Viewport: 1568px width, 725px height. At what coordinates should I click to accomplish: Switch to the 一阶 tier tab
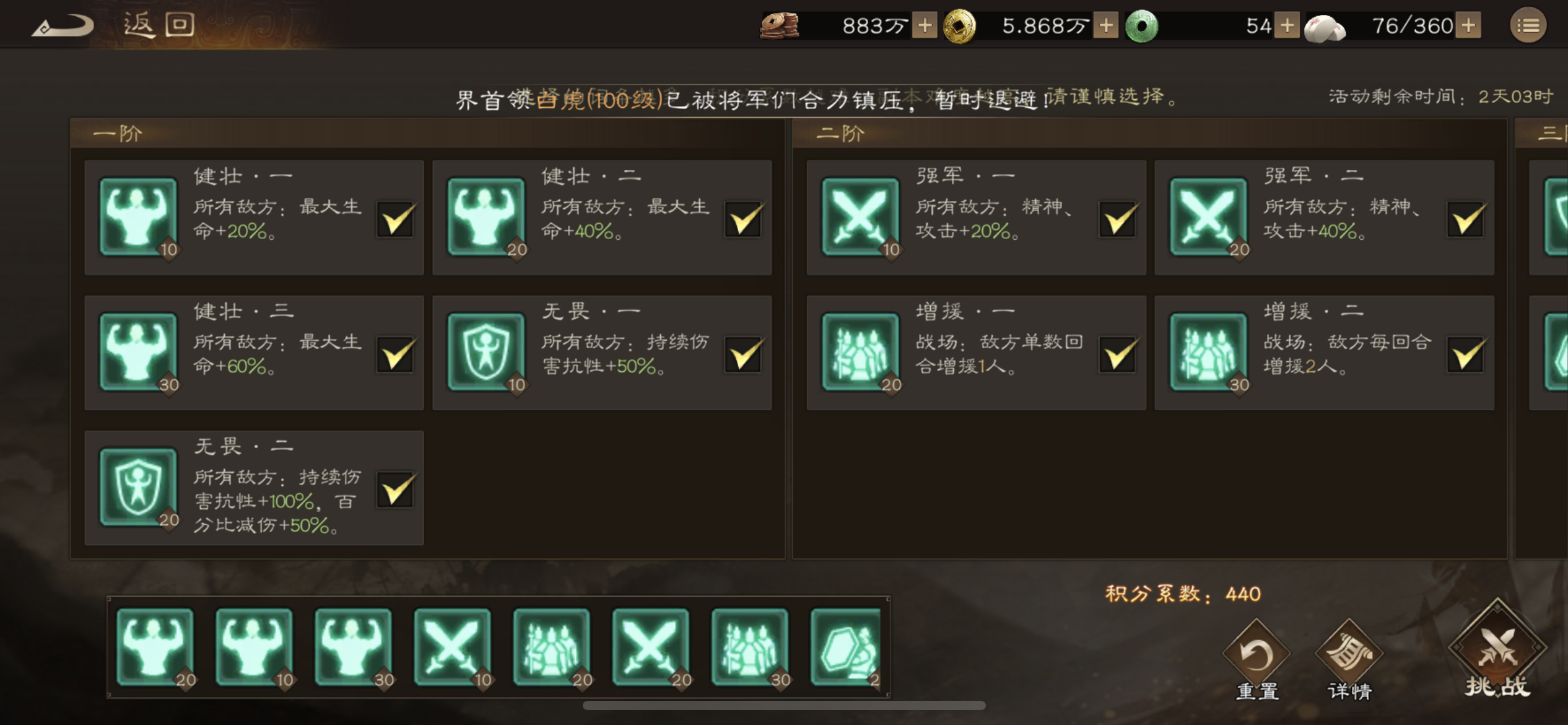(x=116, y=132)
